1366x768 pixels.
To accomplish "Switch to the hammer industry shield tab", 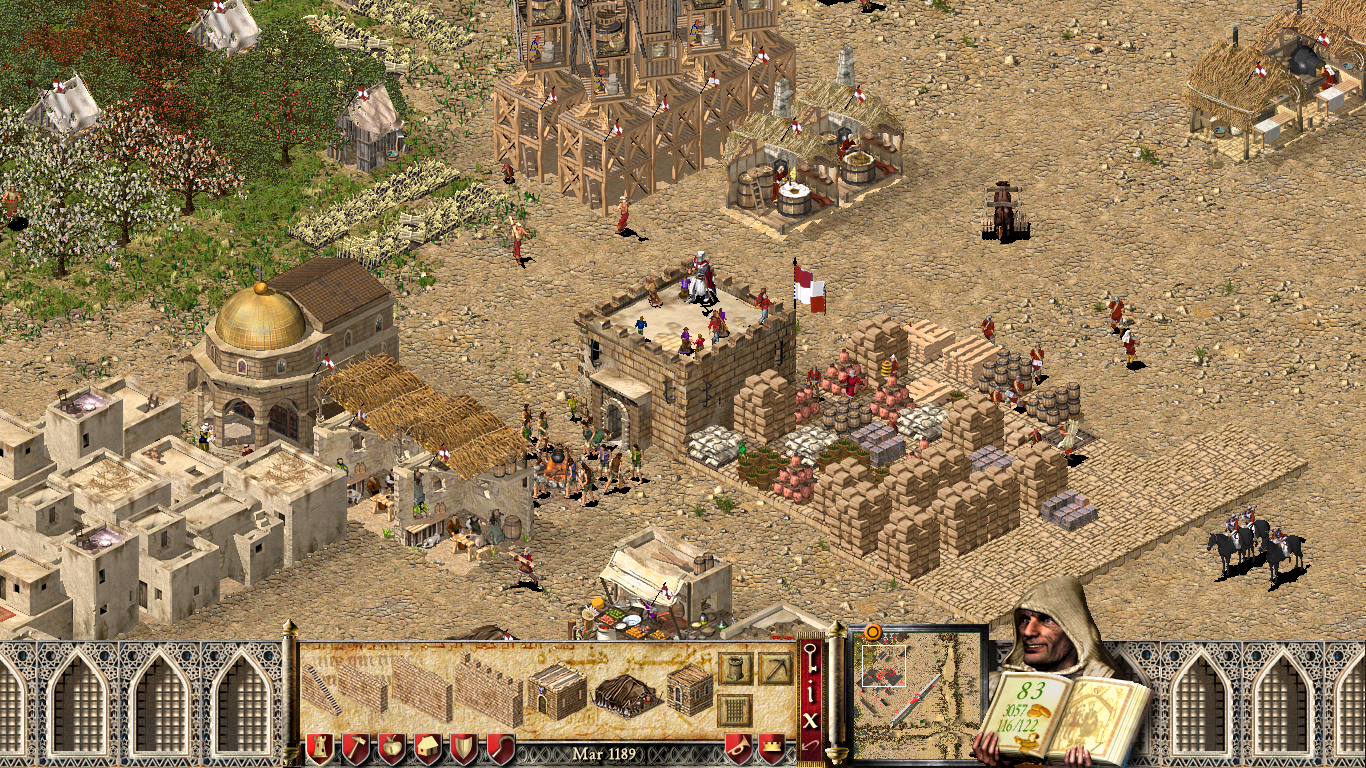I will pyautogui.click(x=355, y=747).
